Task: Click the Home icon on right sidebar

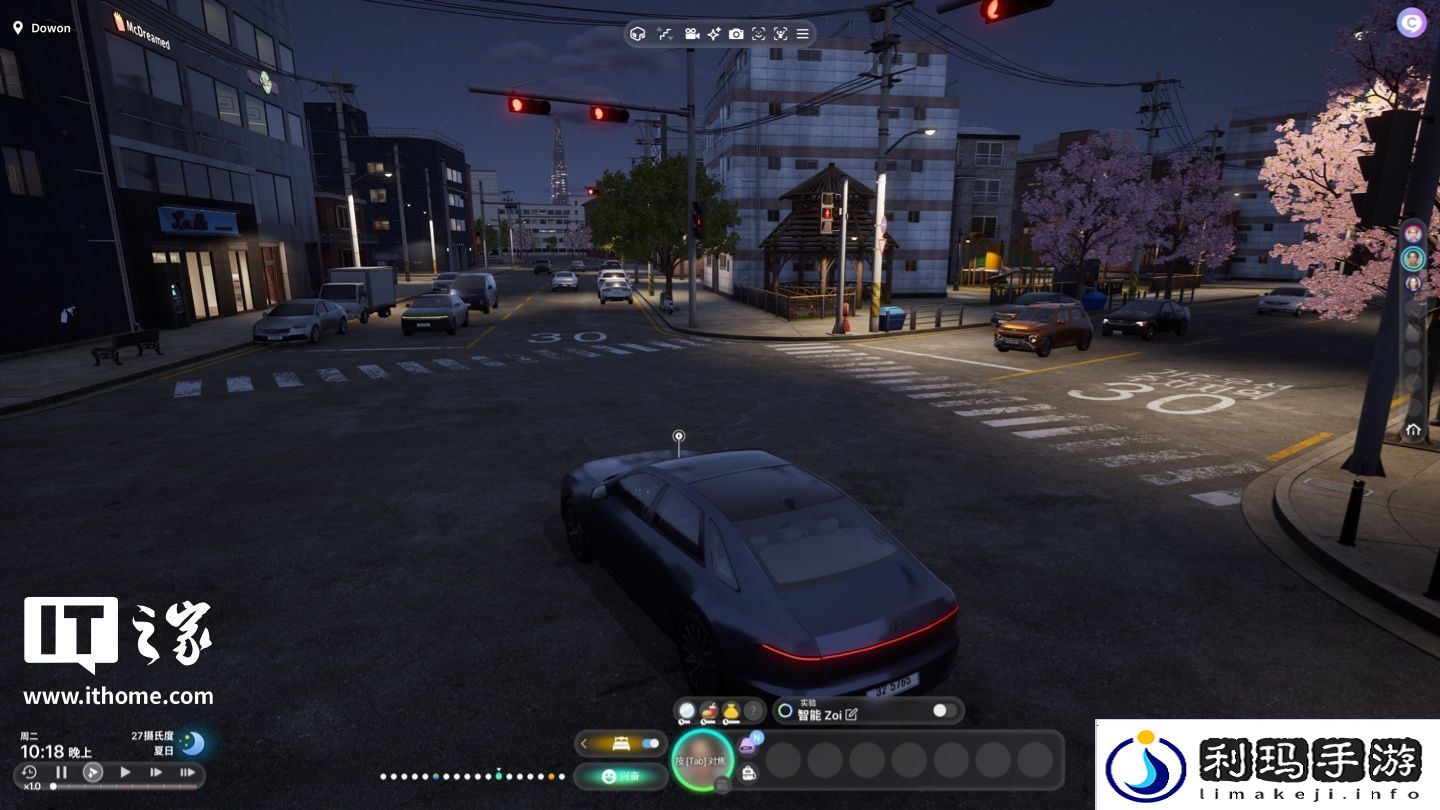Action: click(x=1413, y=429)
